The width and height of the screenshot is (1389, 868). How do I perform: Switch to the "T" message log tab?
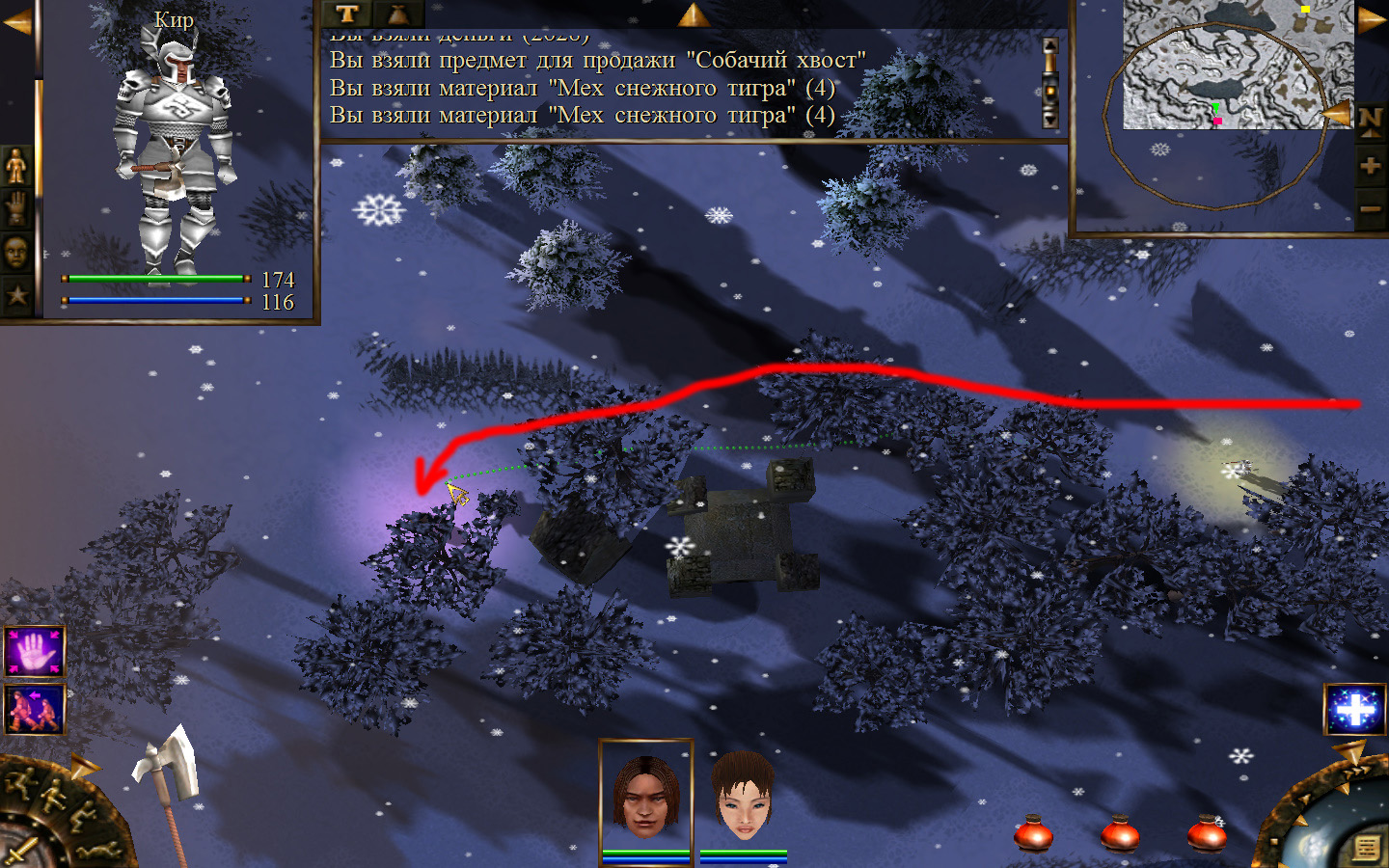347,14
